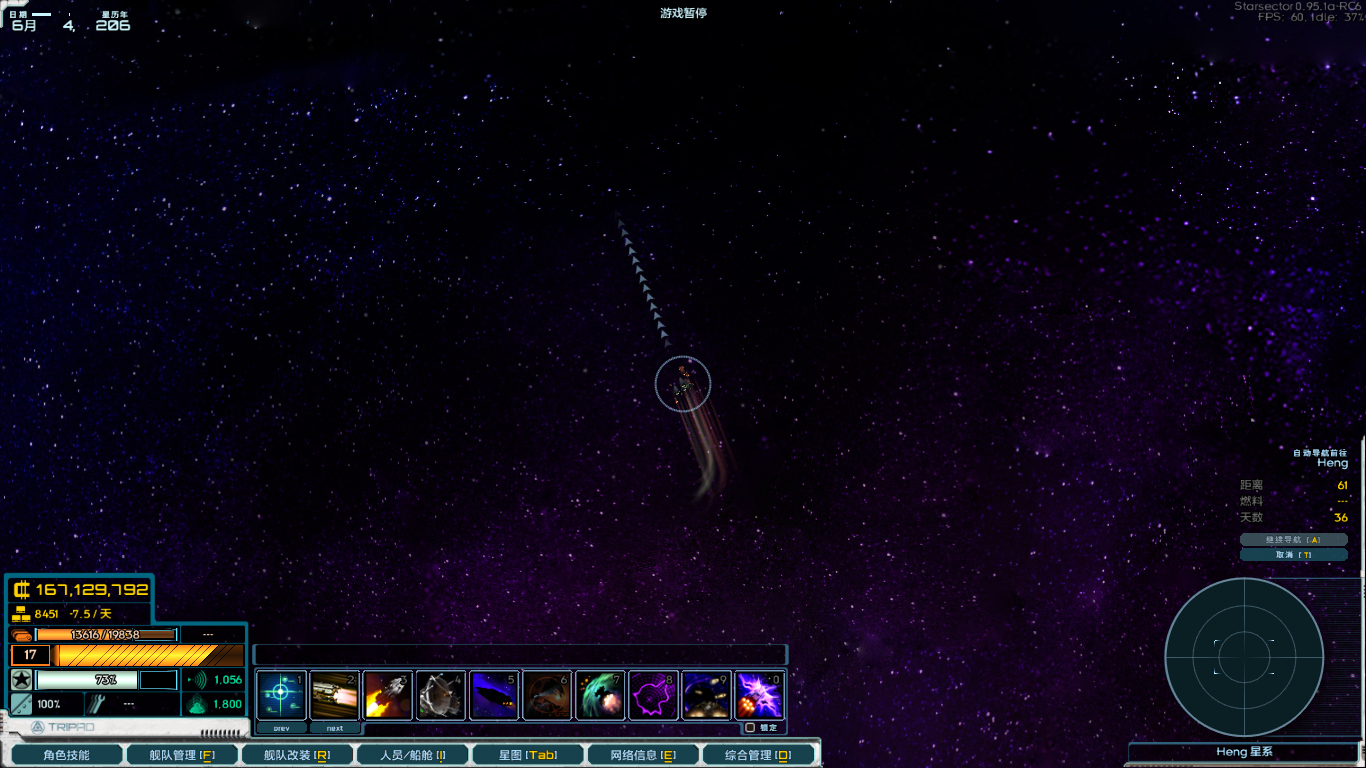Select the transverse jump ability in slot 7
This screenshot has height=768, width=1366.
(x=599, y=694)
